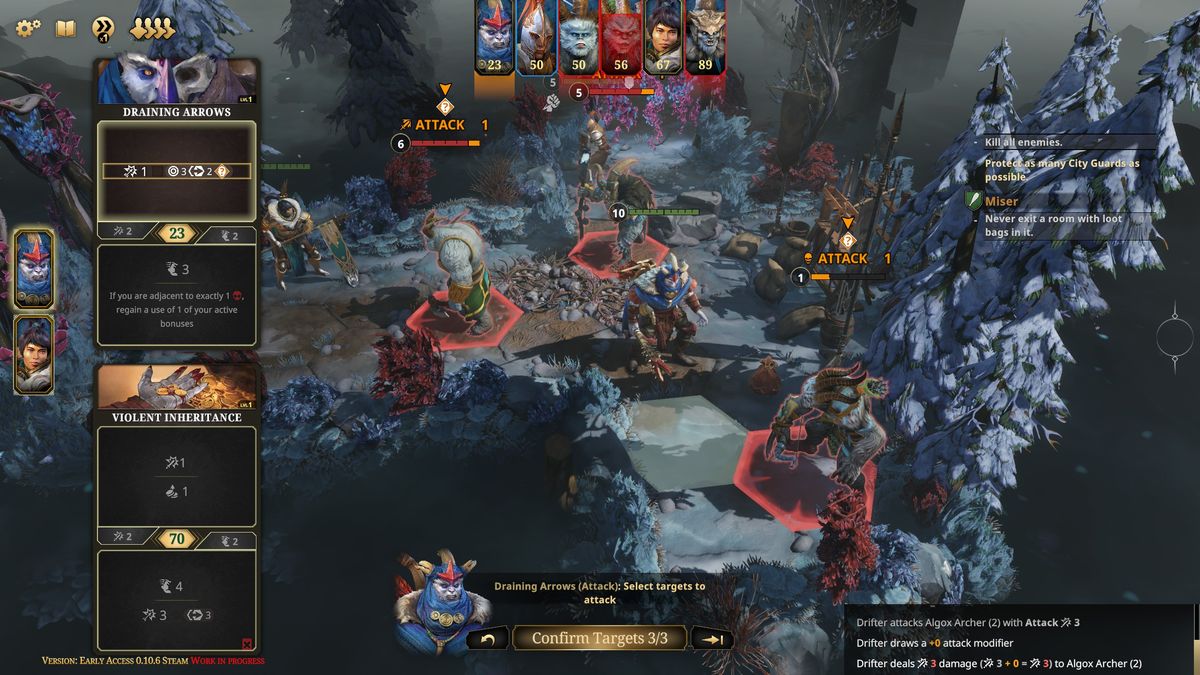Open the open-book icon
This screenshot has height=675, width=1200.
click(65, 28)
